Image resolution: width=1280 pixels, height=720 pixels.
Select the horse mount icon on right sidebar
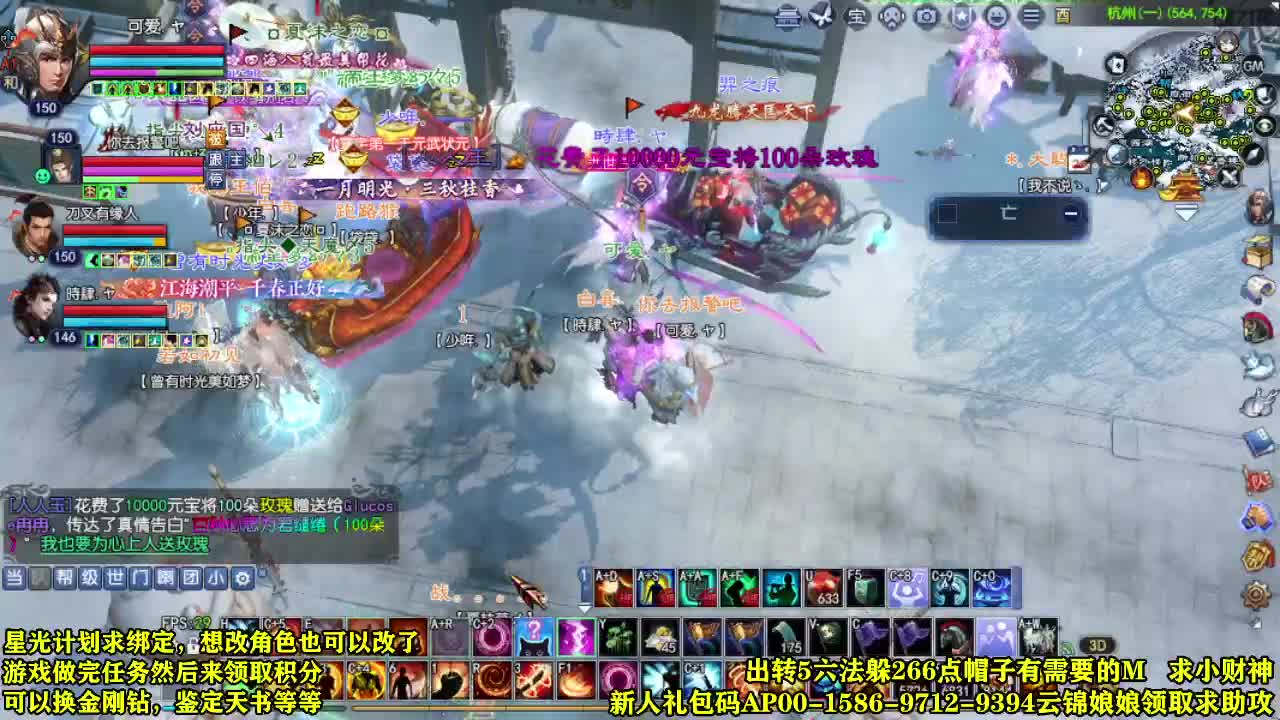point(1256,326)
